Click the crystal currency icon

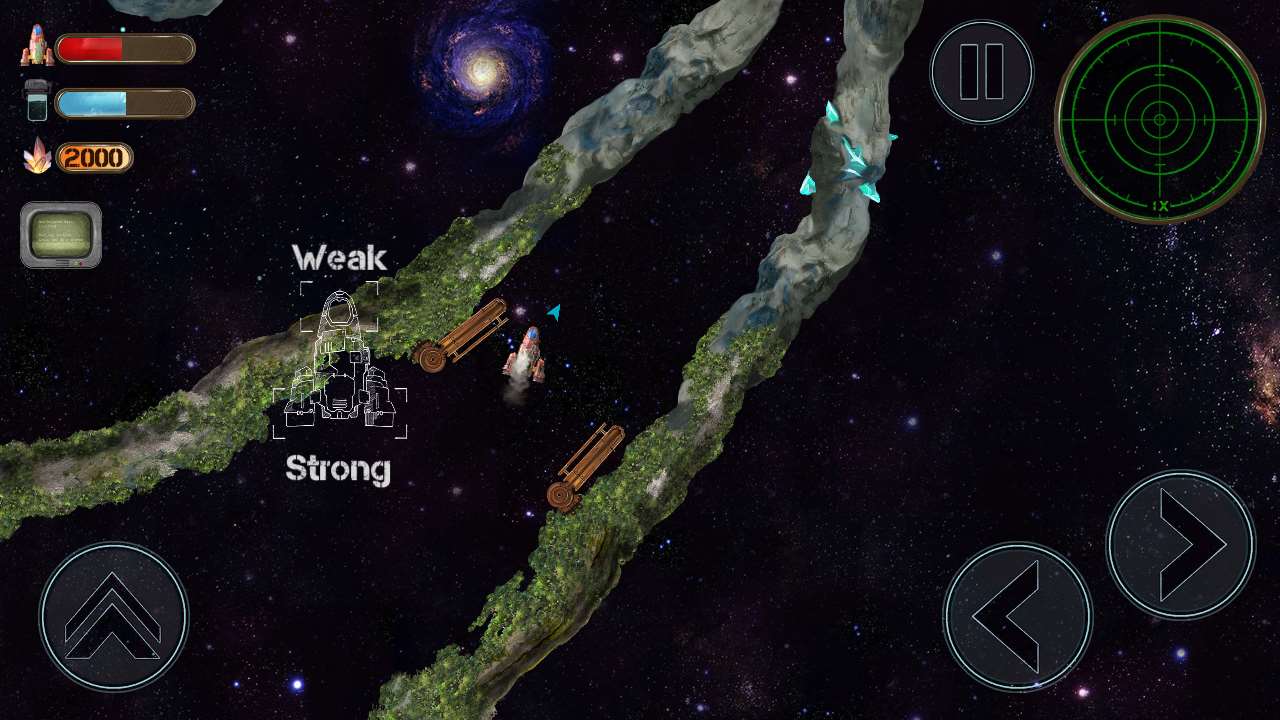coord(36,158)
